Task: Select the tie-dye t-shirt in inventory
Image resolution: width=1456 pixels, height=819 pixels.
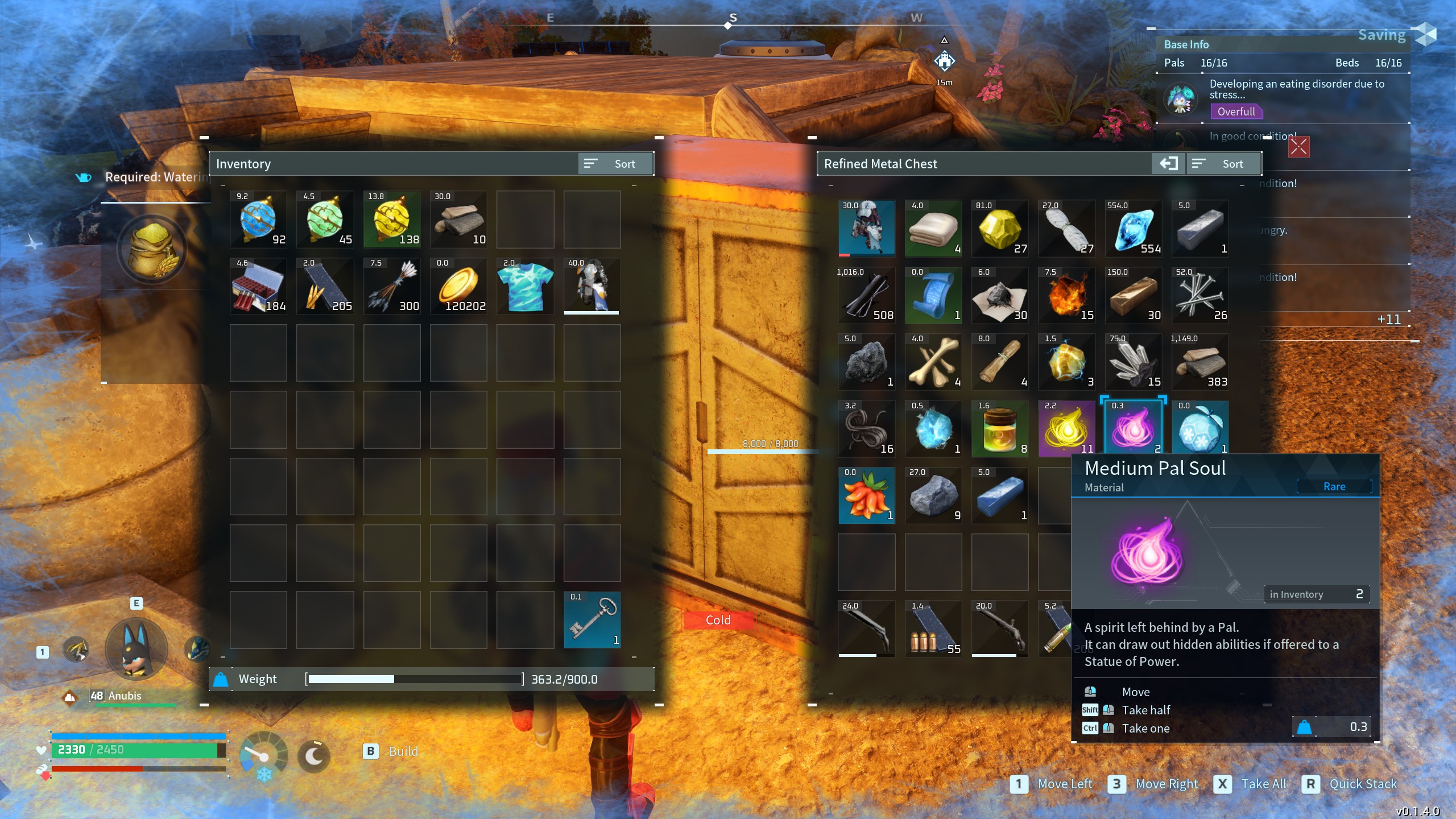Action: 525,286
